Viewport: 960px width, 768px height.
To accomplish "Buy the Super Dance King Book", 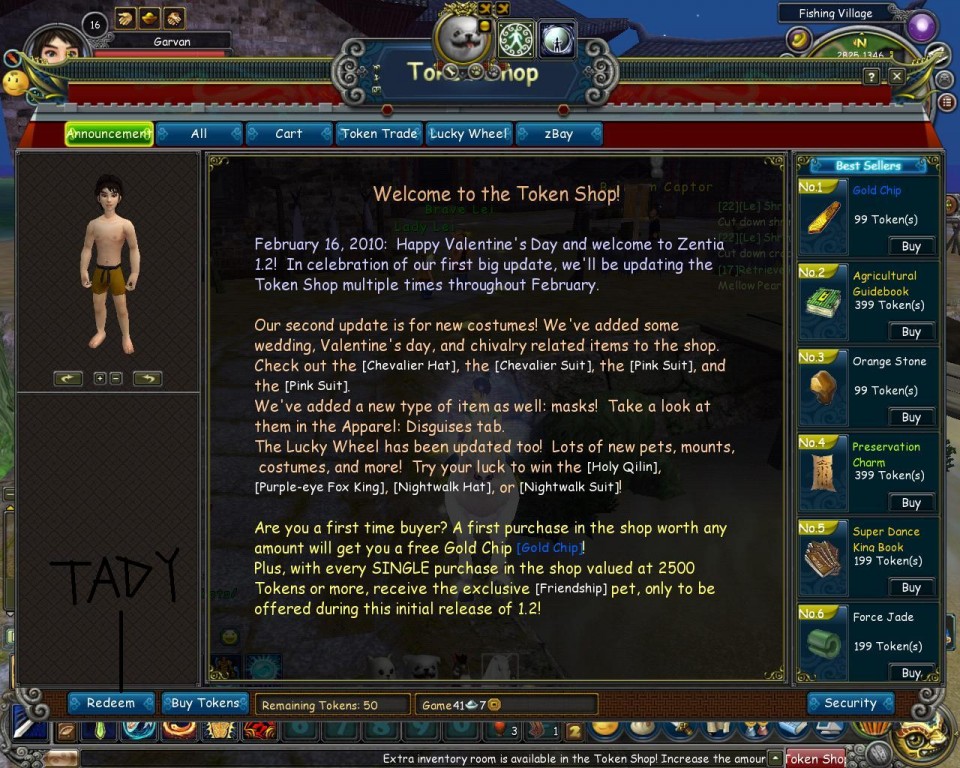I will click(911, 588).
